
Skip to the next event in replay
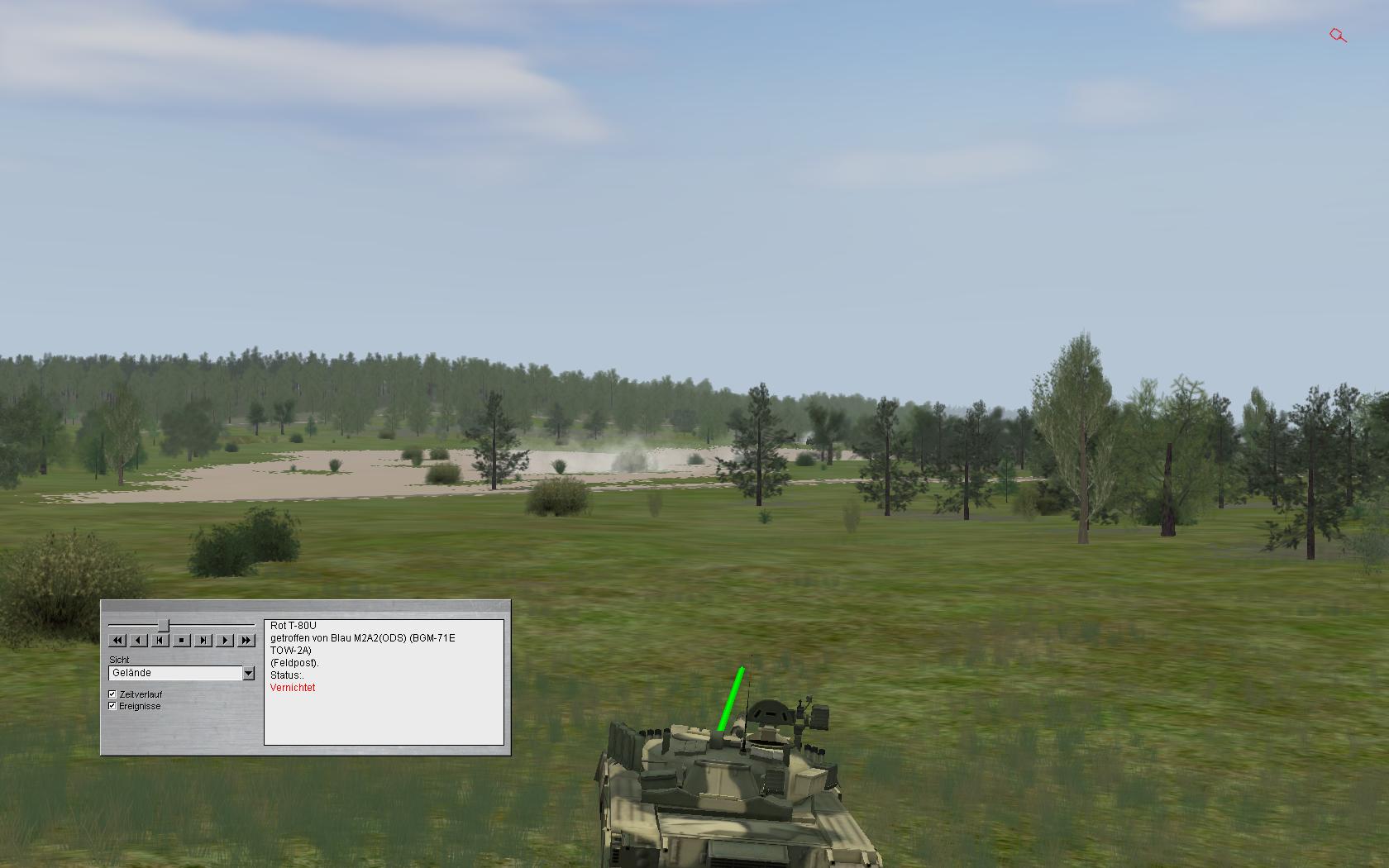point(203,640)
